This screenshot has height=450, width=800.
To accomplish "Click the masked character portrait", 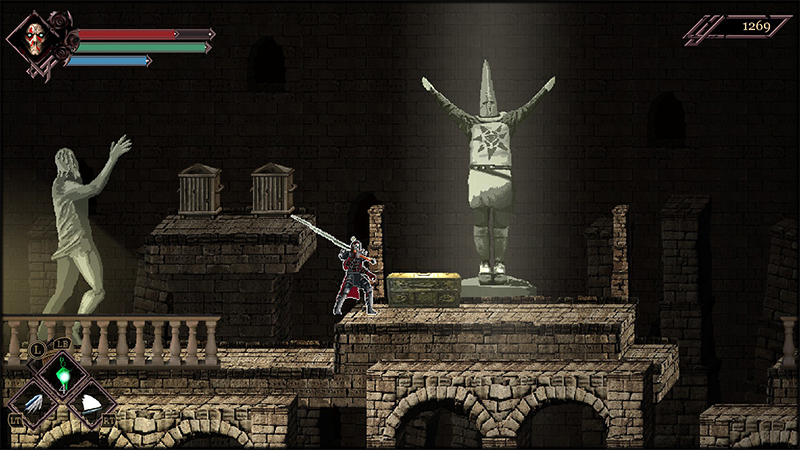I will (39, 40).
